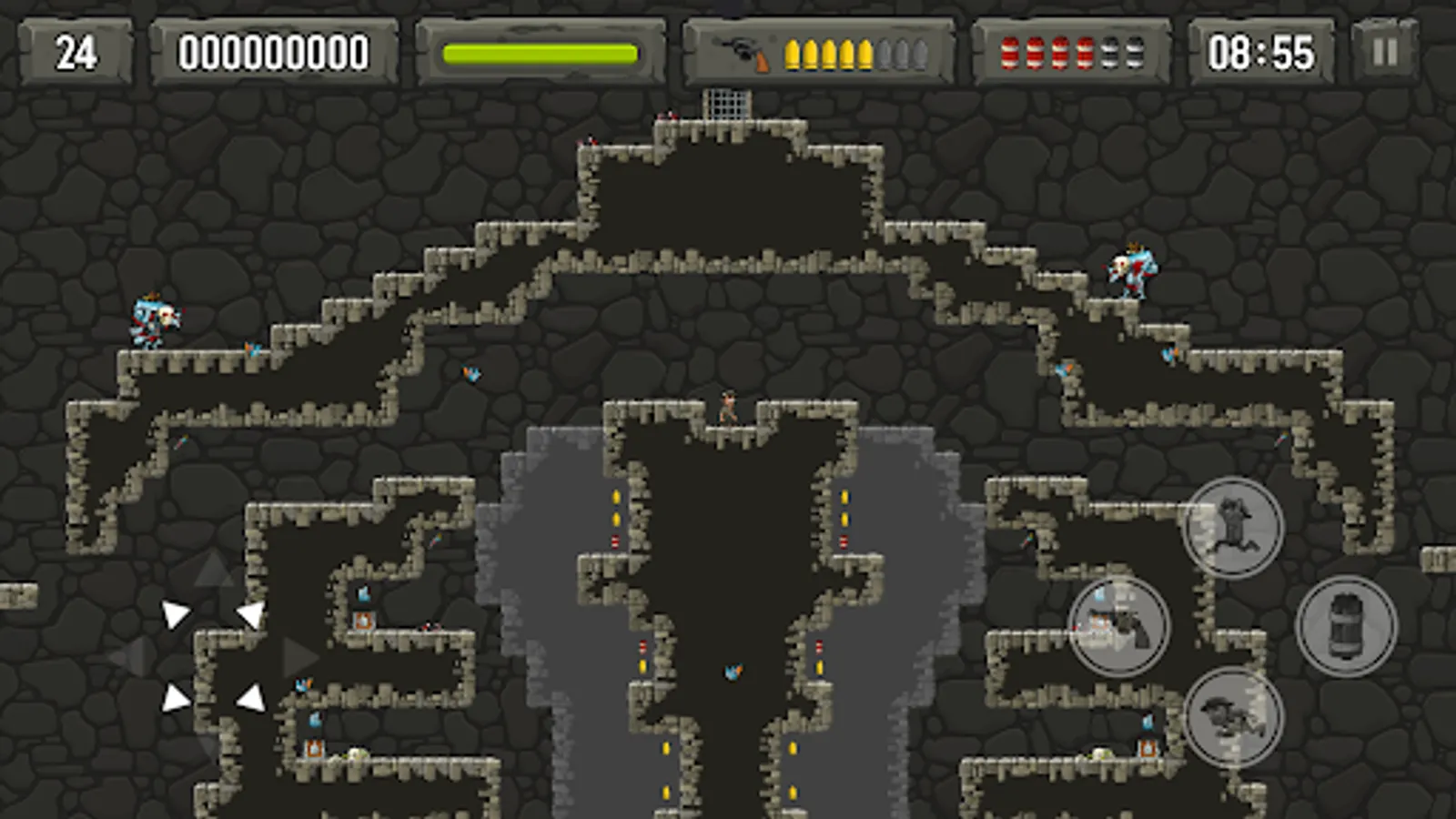
Task: Tap the crouch/crawl action button
Action: click(x=1232, y=717)
